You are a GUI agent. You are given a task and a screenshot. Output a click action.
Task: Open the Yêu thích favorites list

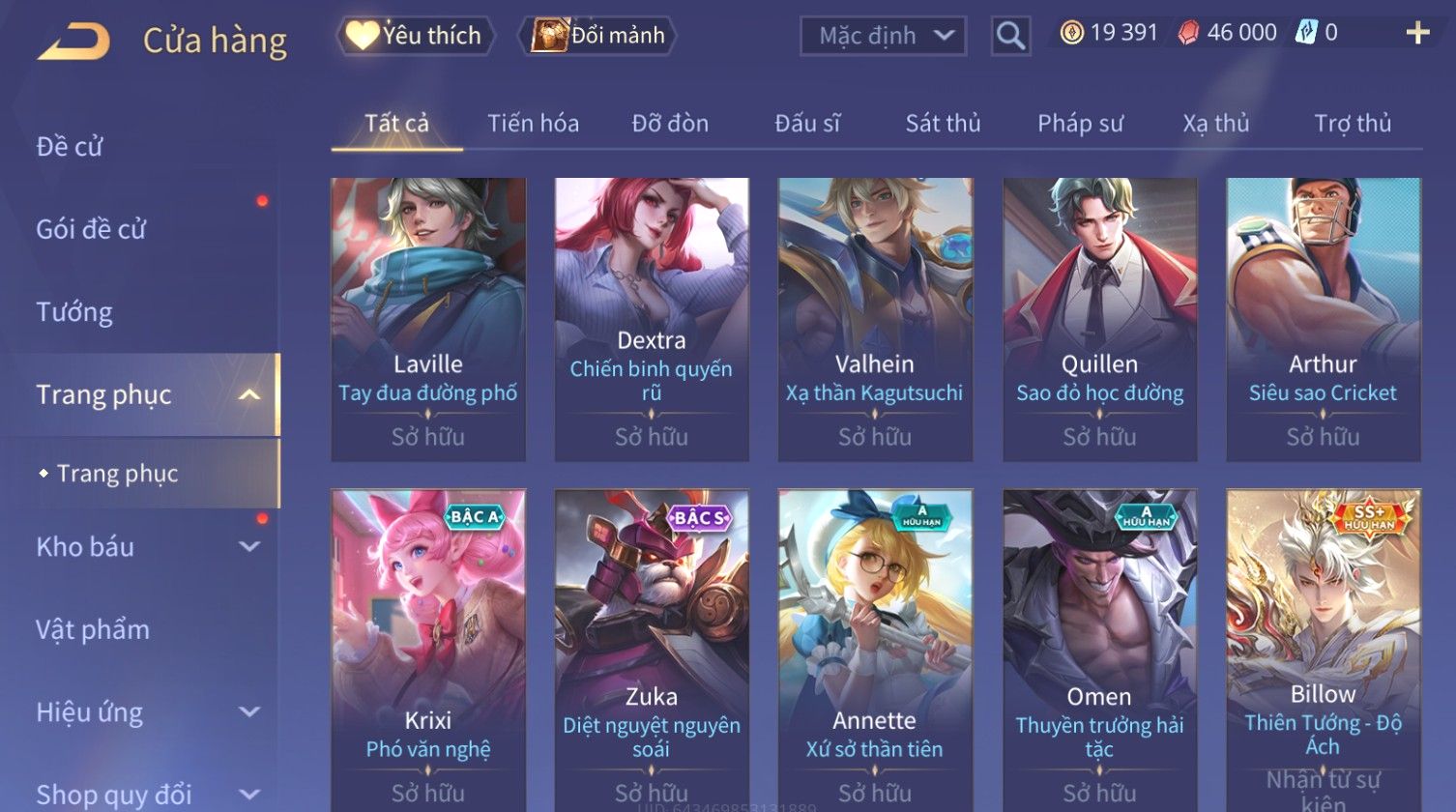tap(416, 36)
